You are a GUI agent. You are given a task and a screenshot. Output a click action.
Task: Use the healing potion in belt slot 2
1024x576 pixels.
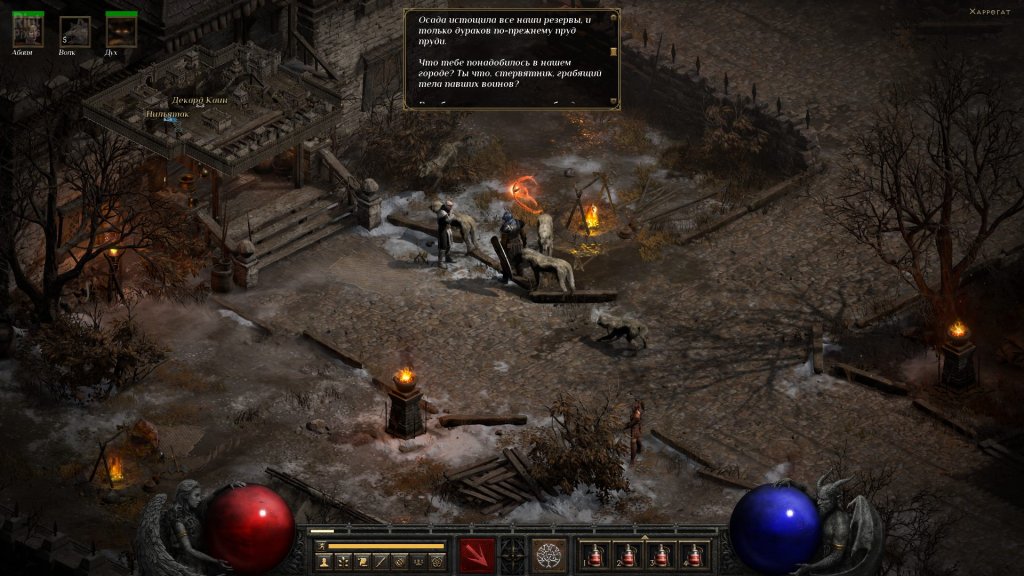tap(628, 555)
